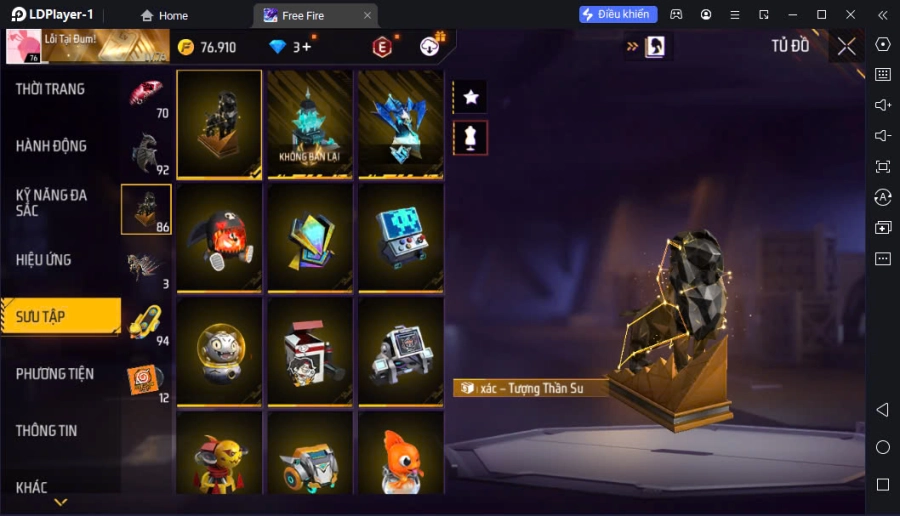Click the red E badge icon
The image size is (900, 516).
point(382,47)
